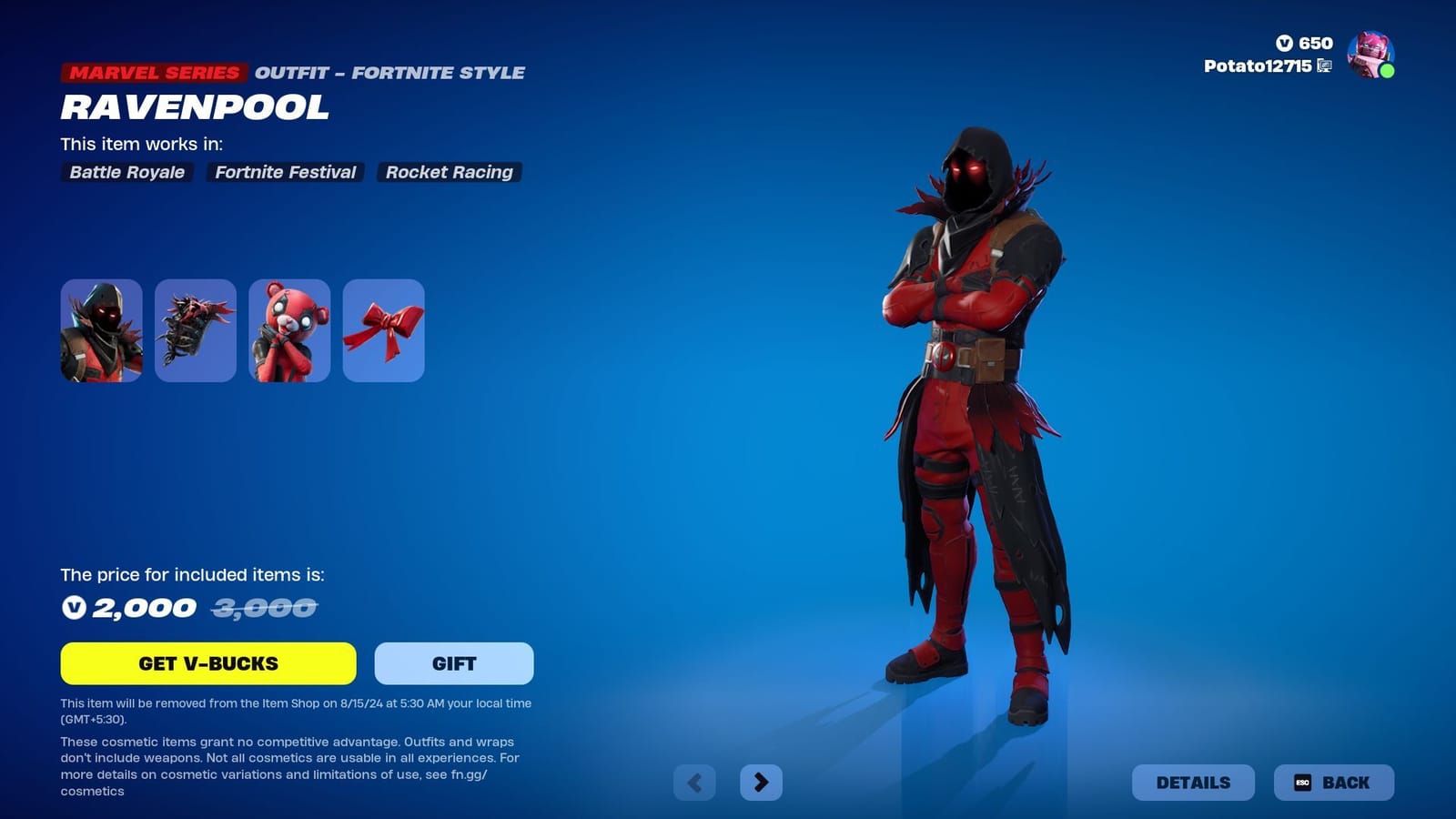1456x819 pixels.
Task: Open the DETAILS panel
Action: [1193, 782]
